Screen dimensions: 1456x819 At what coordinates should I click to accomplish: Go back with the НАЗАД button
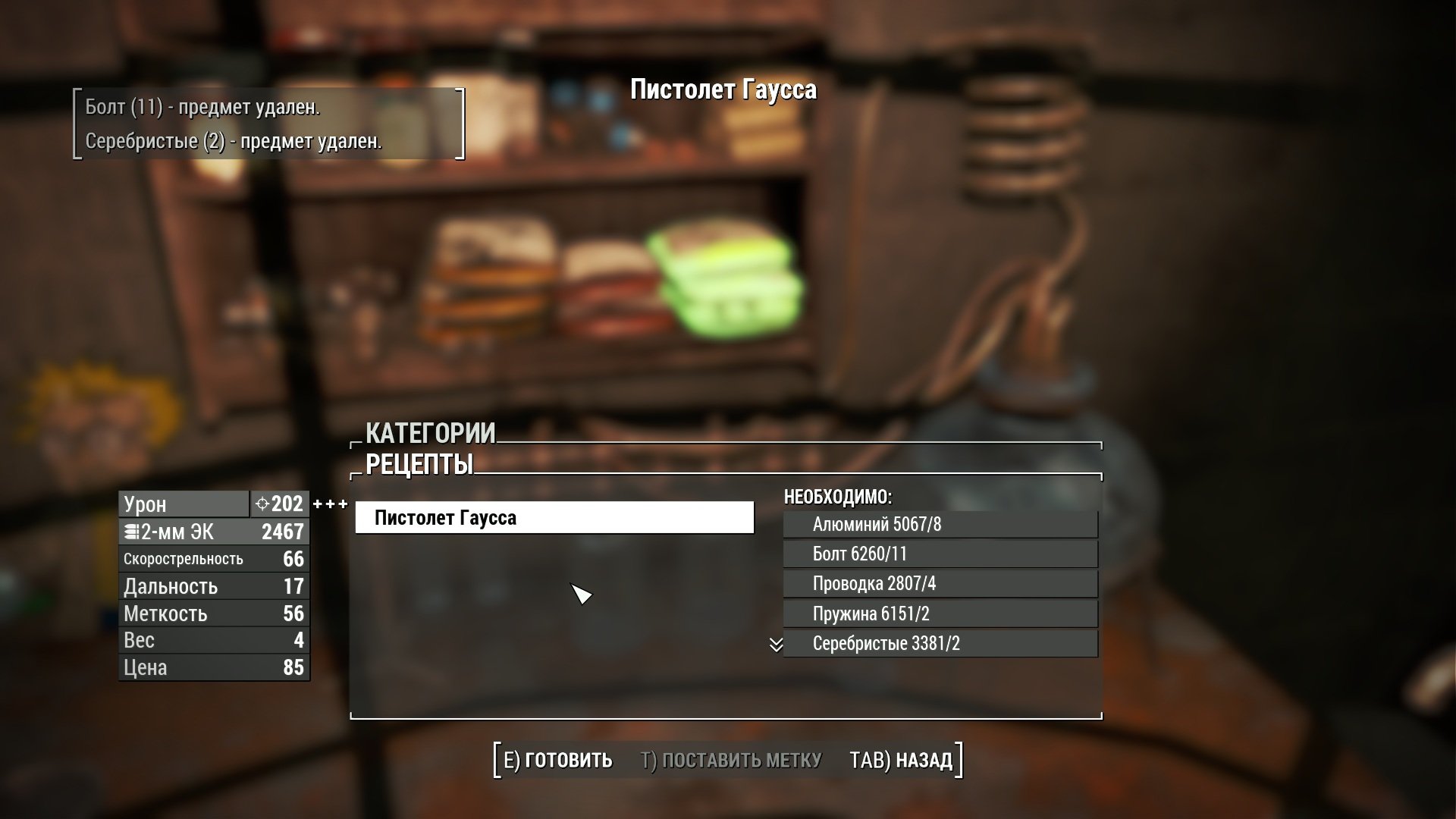(901, 760)
